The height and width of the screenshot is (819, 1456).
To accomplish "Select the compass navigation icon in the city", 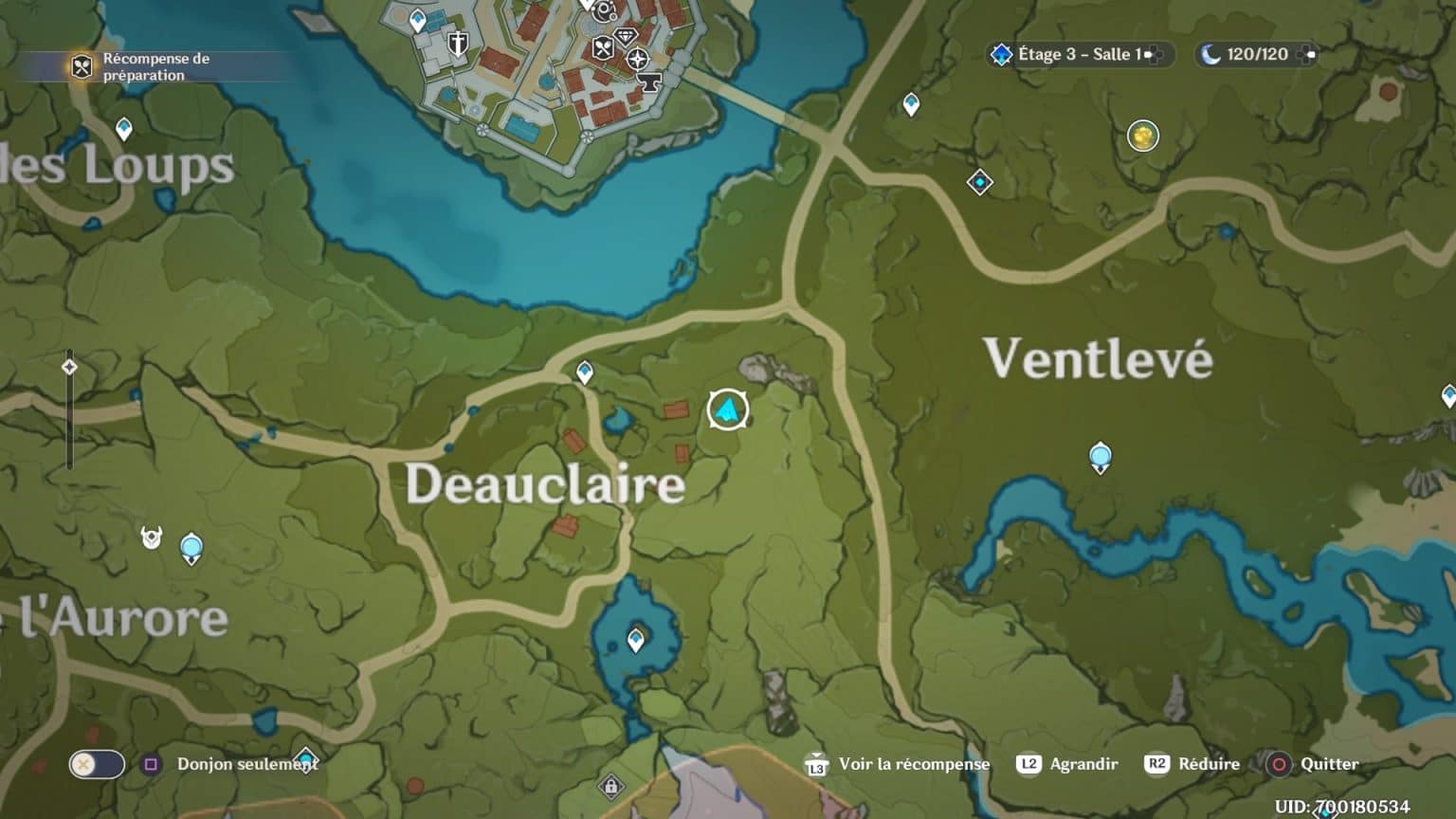I will point(638,58).
